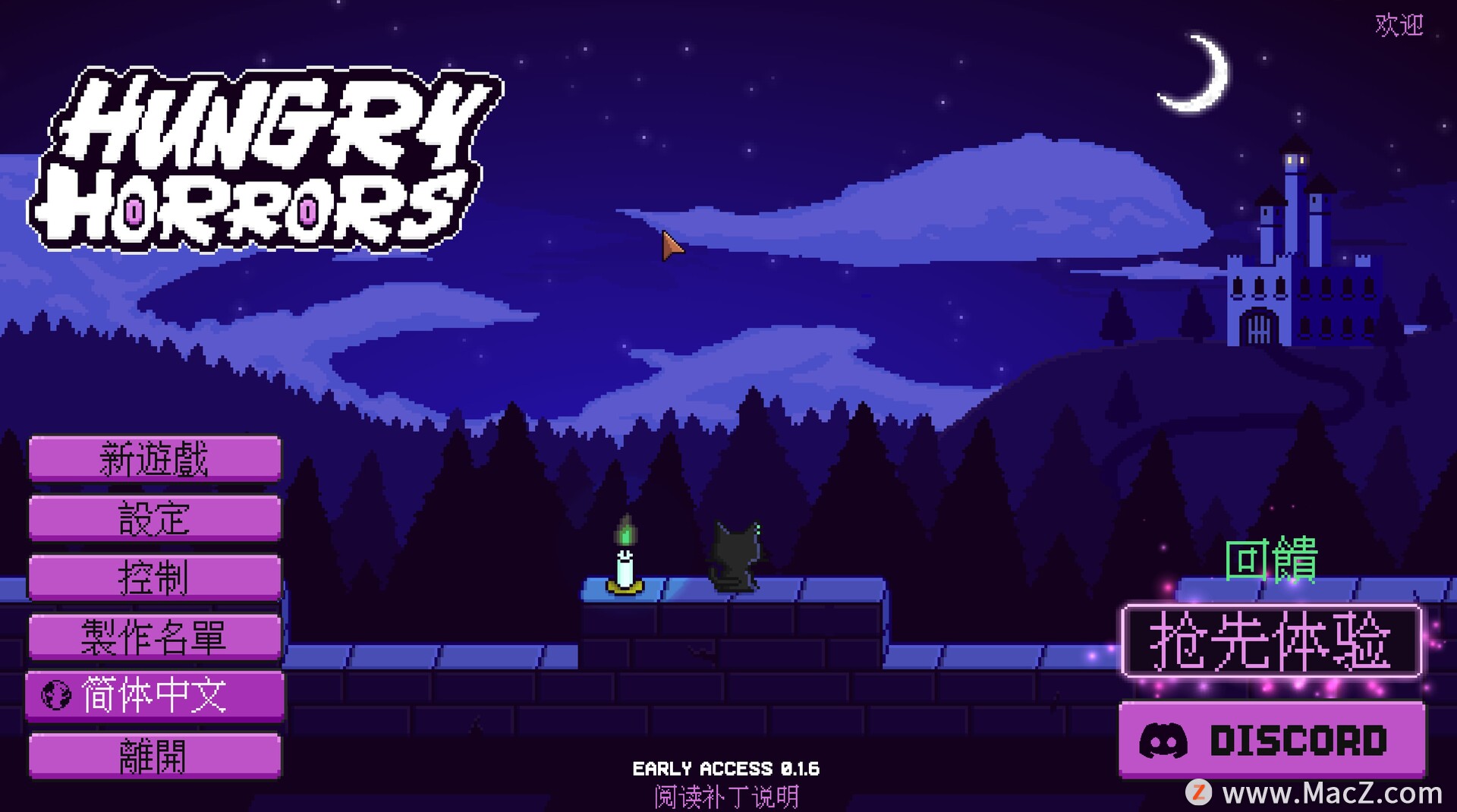Click the 抢先体验 early access sign
This screenshot has height=812, width=1457.
pyautogui.click(x=1271, y=642)
